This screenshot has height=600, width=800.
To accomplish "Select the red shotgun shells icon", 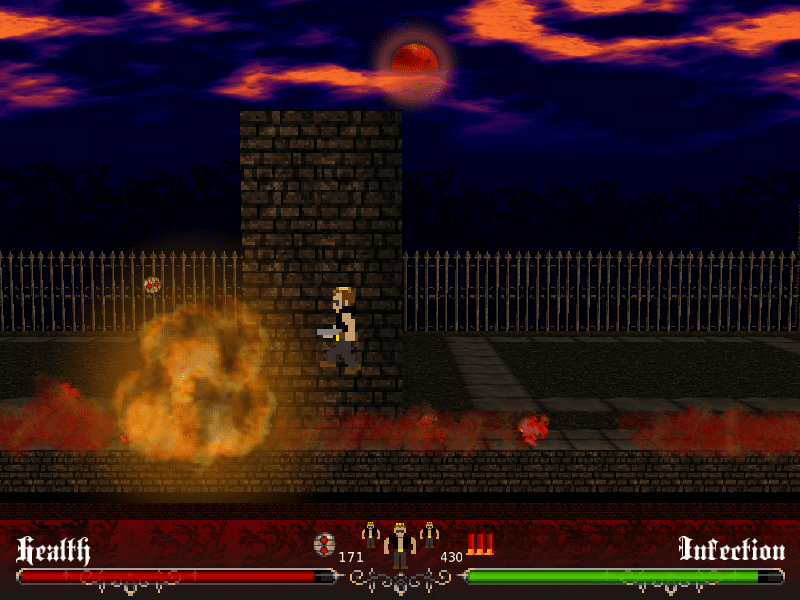I will coord(480,544).
